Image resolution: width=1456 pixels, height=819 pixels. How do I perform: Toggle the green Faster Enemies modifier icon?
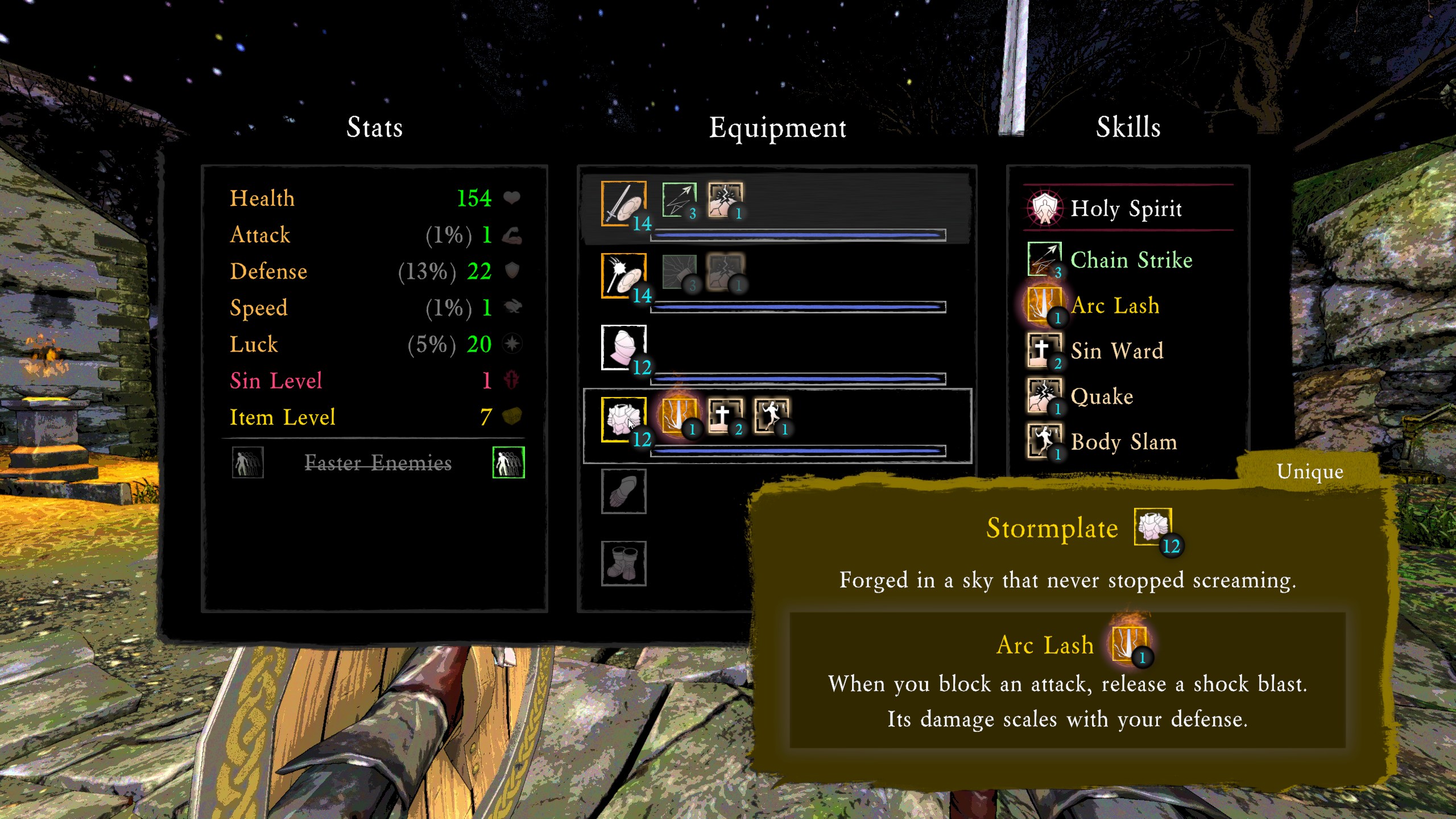508,462
